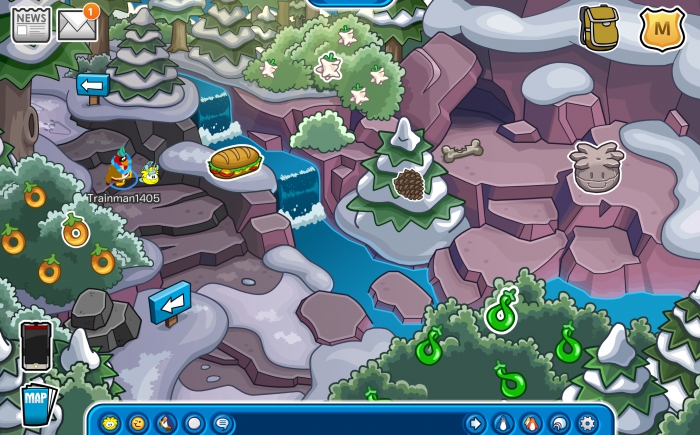Viewport: 700px width, 435px height.
Task: Send the chat message with arrow button
Action: tap(475, 423)
